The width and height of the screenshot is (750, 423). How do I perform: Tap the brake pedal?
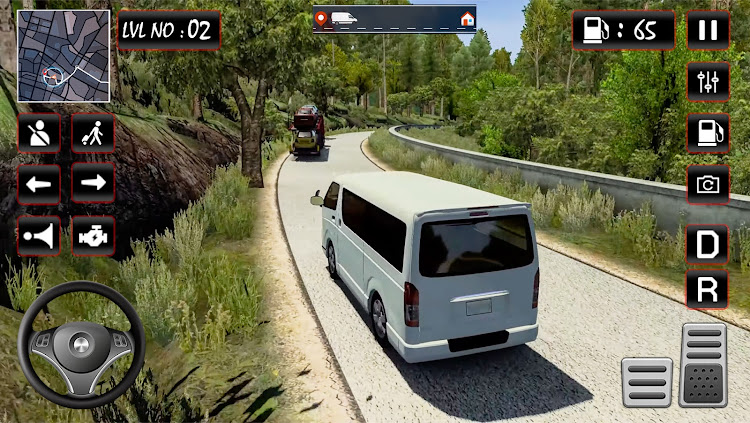tap(646, 382)
